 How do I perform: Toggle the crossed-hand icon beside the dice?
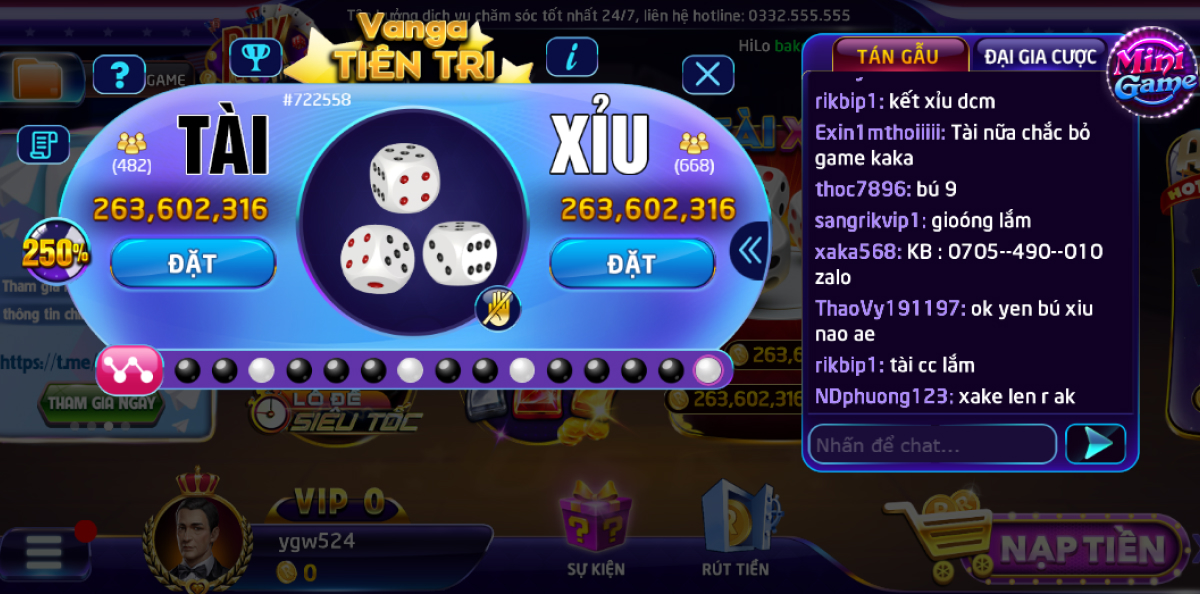pos(496,309)
